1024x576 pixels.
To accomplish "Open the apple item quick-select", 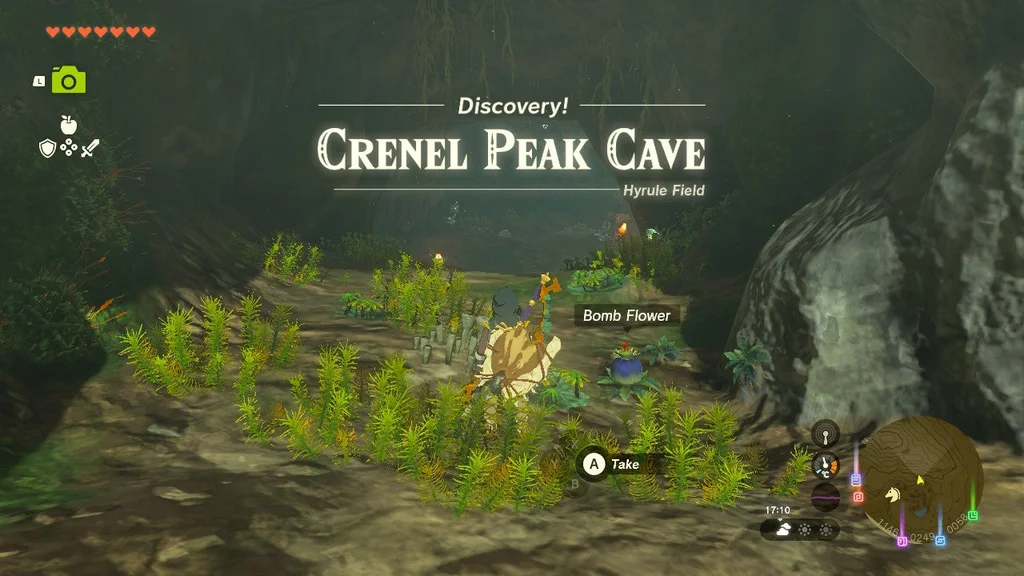I will [68, 125].
